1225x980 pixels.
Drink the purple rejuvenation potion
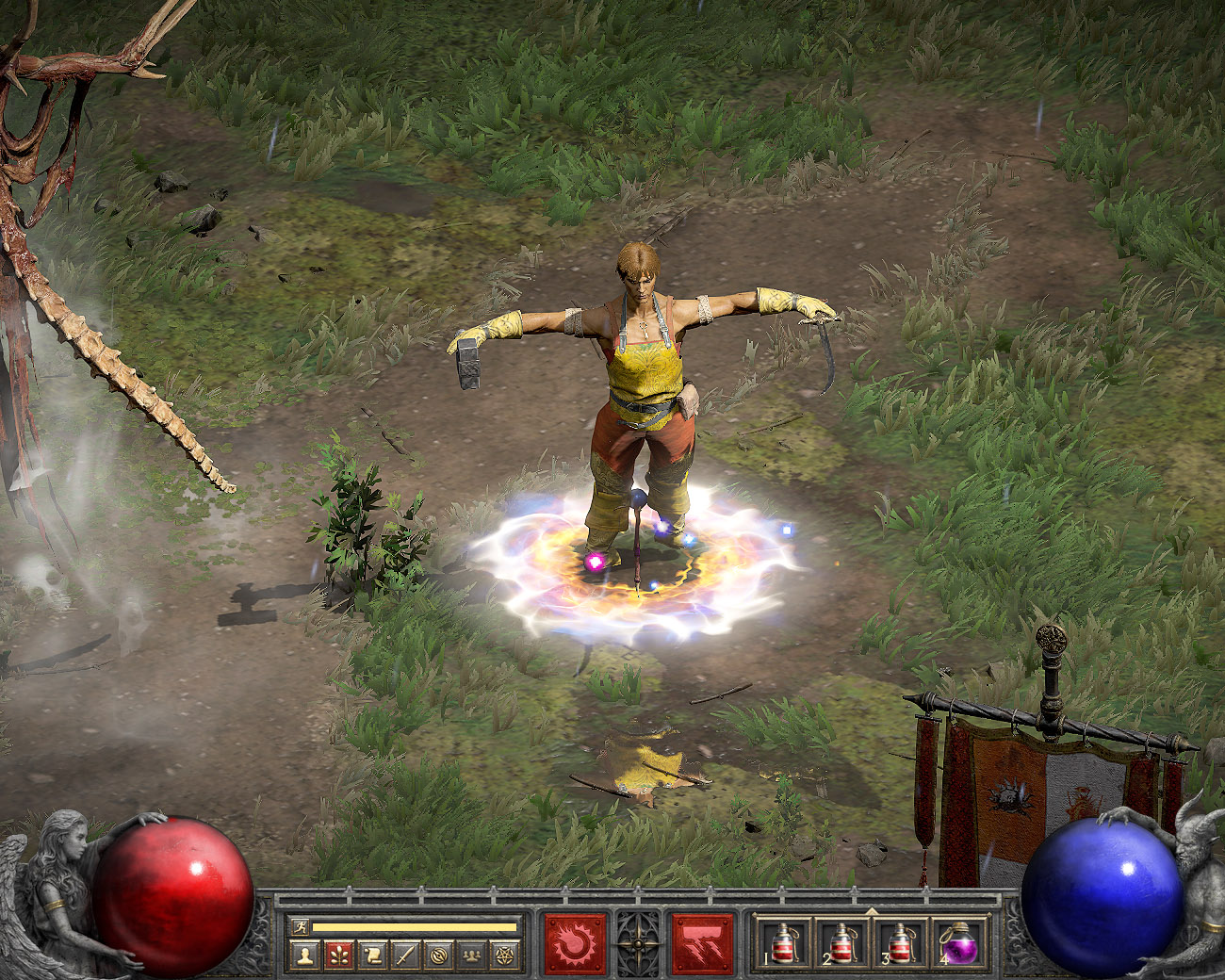point(959,943)
